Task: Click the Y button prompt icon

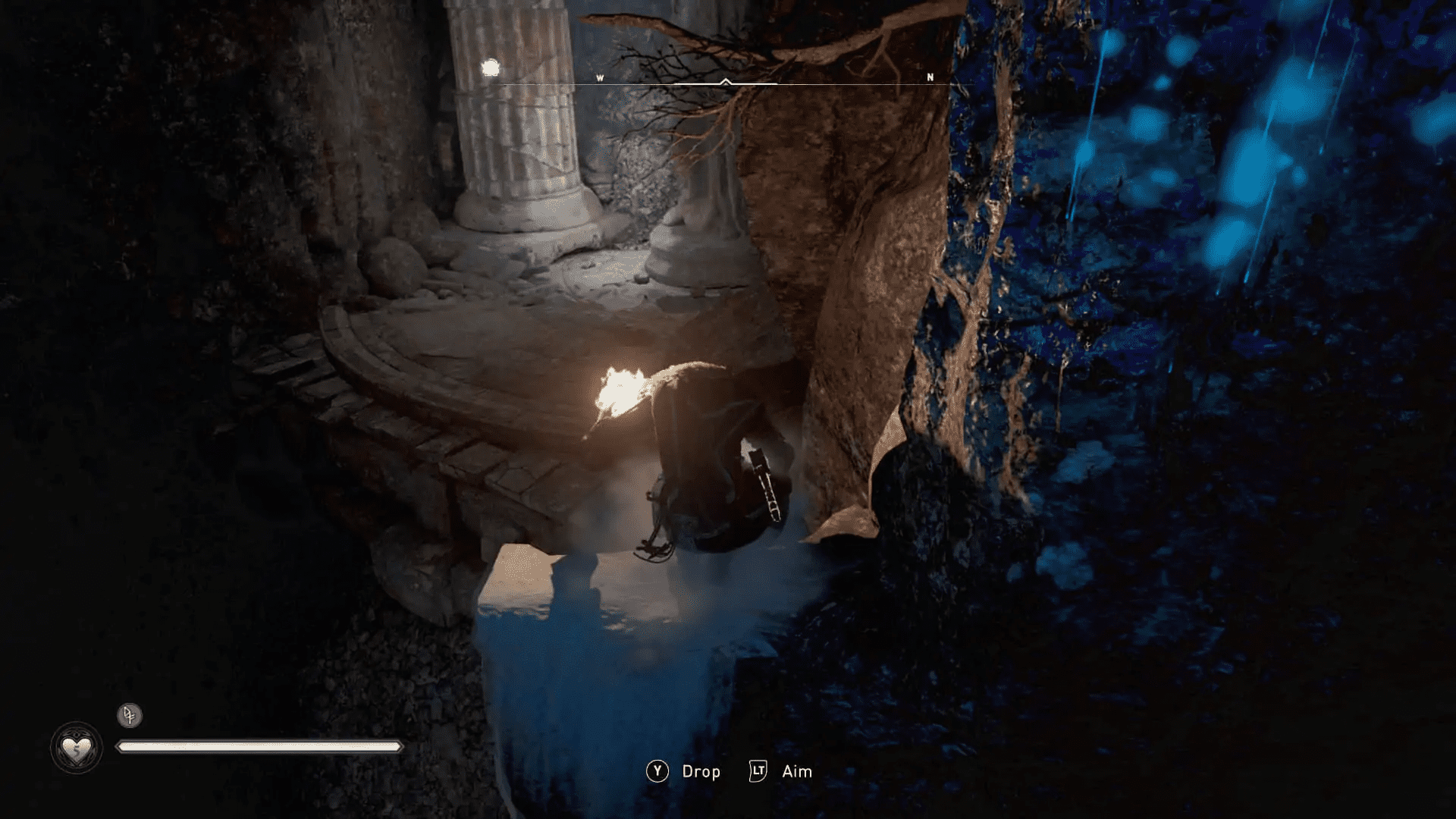Action: point(658,772)
